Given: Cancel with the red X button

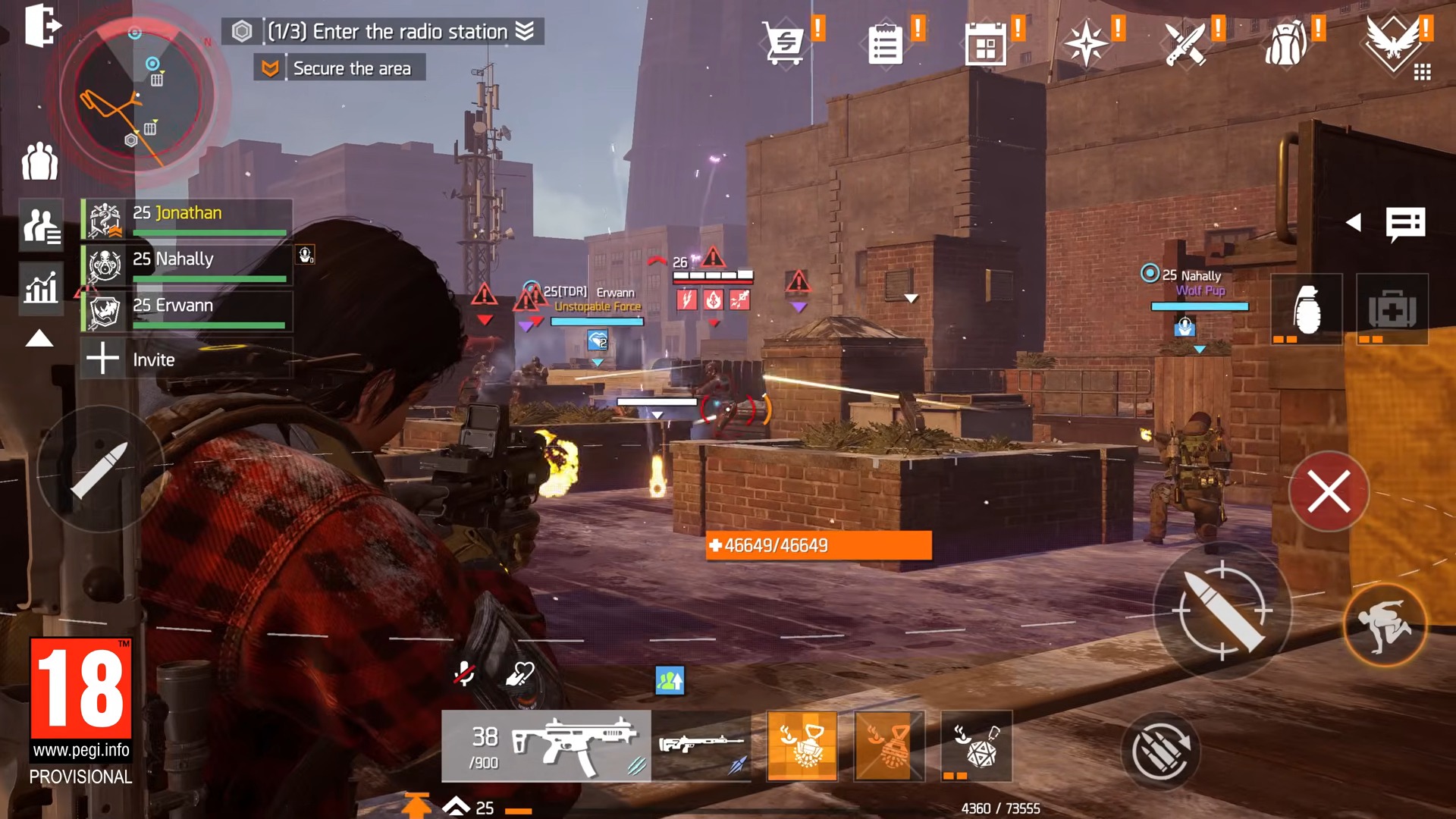Looking at the screenshot, I should (1329, 491).
